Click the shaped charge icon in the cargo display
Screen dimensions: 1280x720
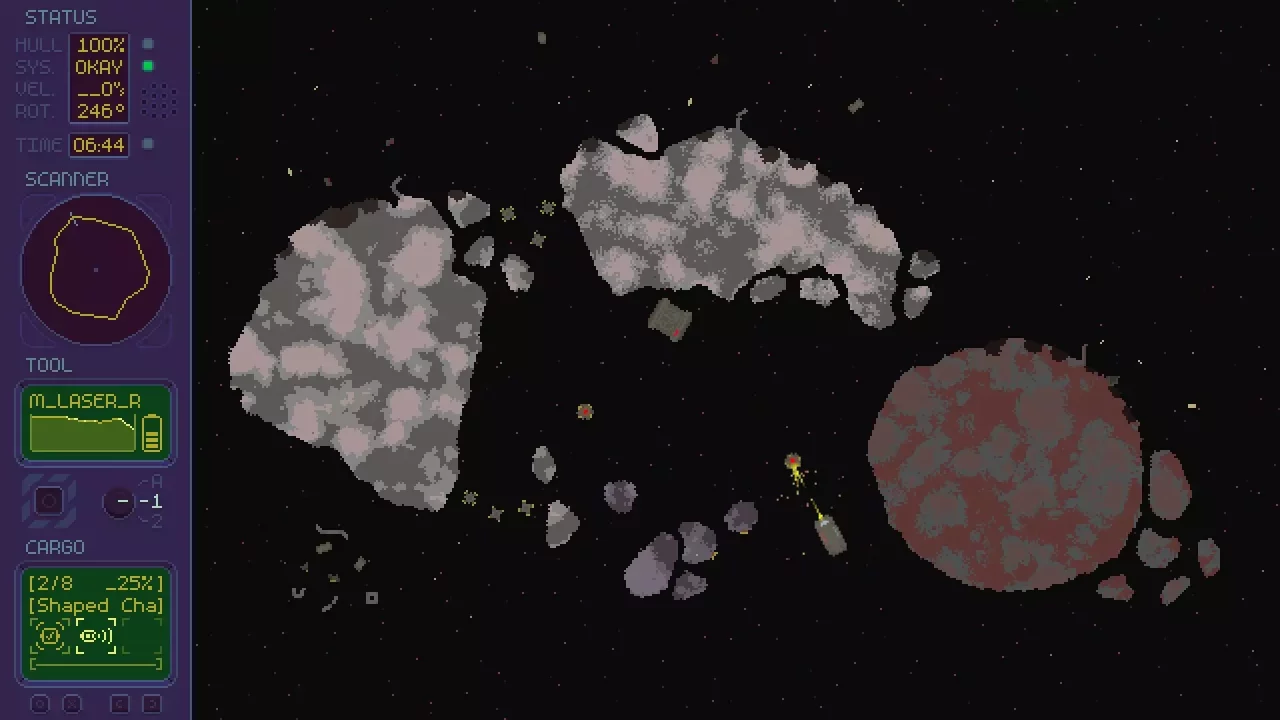tap(49, 634)
